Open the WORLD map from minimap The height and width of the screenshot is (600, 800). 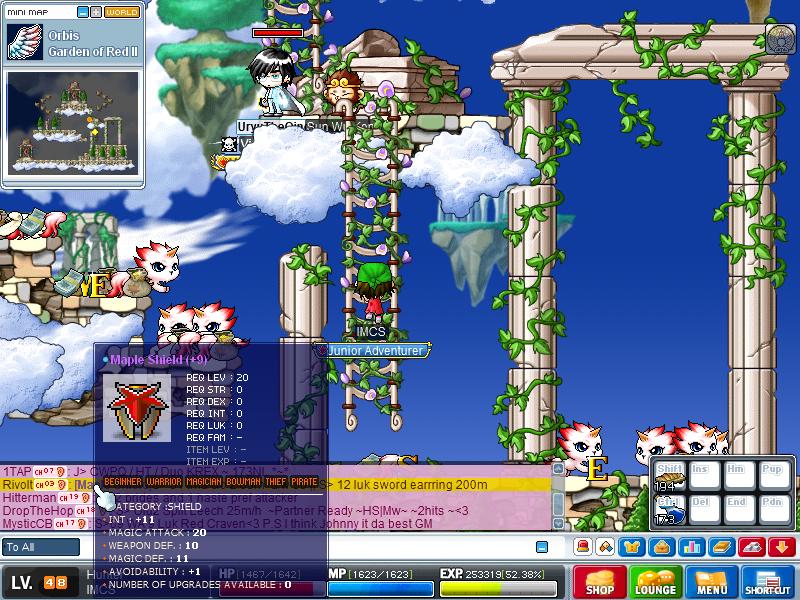coord(122,13)
